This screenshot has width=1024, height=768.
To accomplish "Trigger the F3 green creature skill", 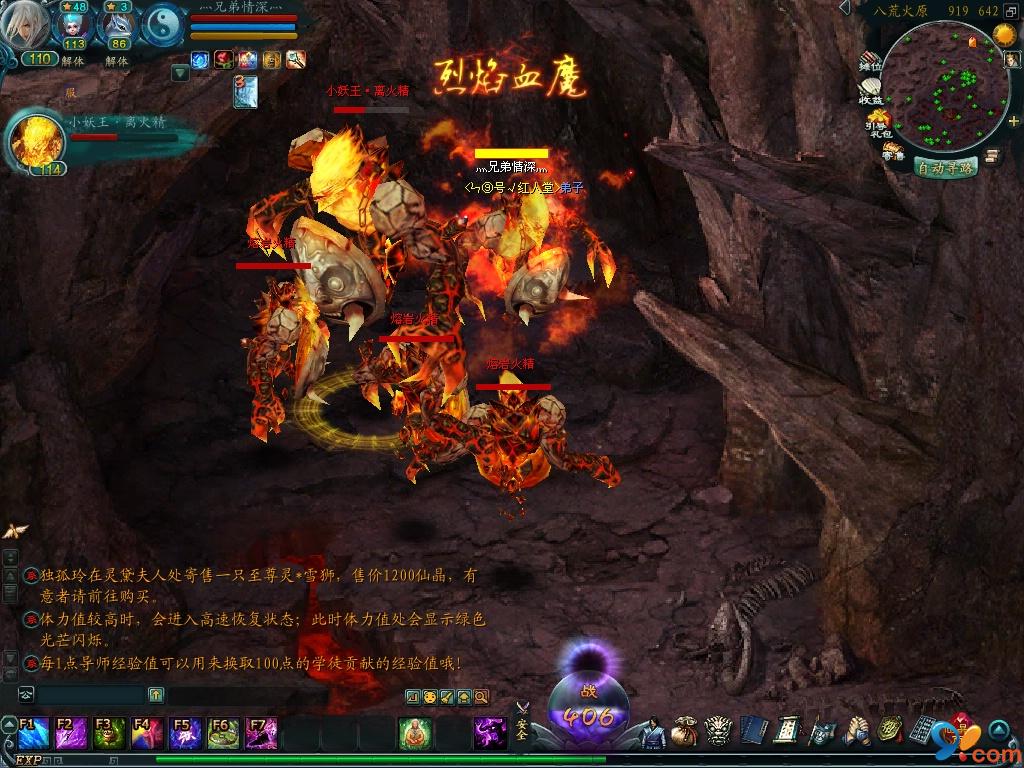I will [x=108, y=734].
